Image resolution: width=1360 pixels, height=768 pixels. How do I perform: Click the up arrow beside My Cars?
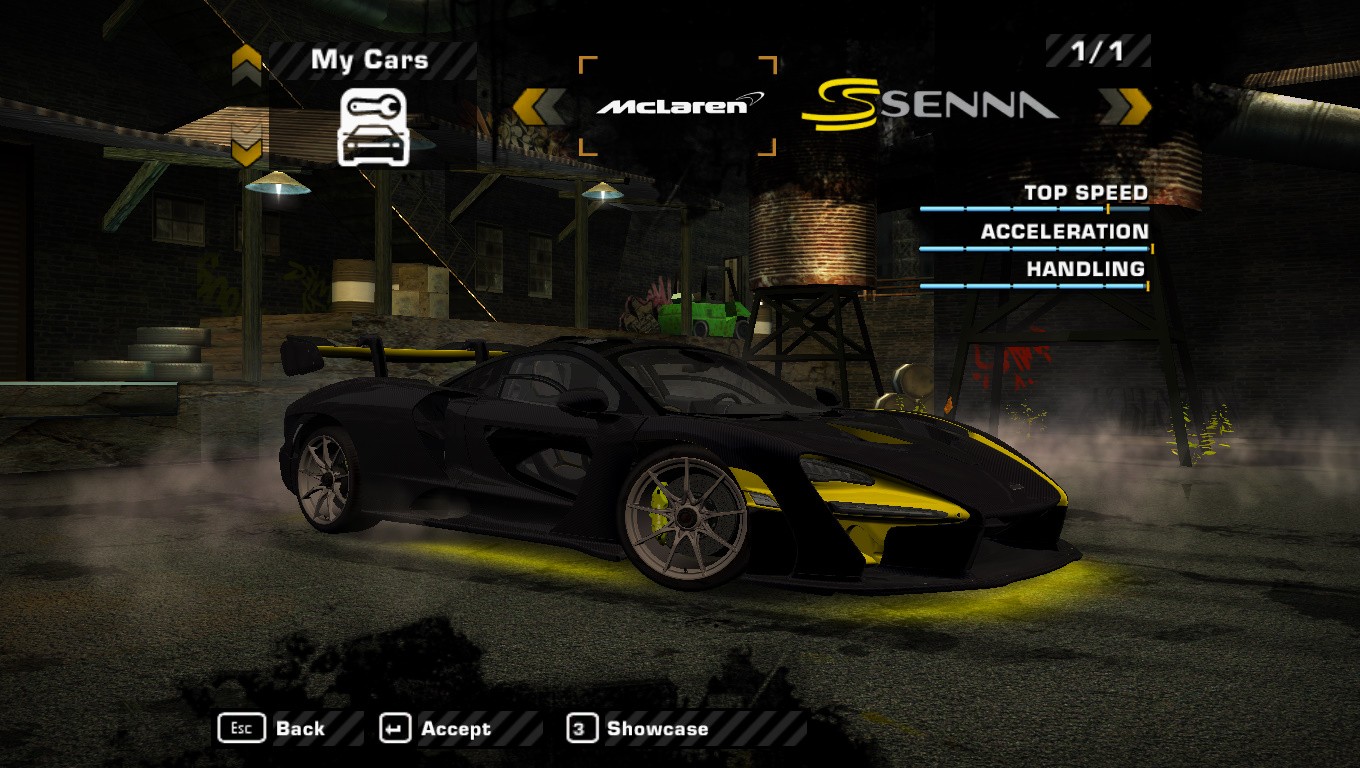pos(246,65)
